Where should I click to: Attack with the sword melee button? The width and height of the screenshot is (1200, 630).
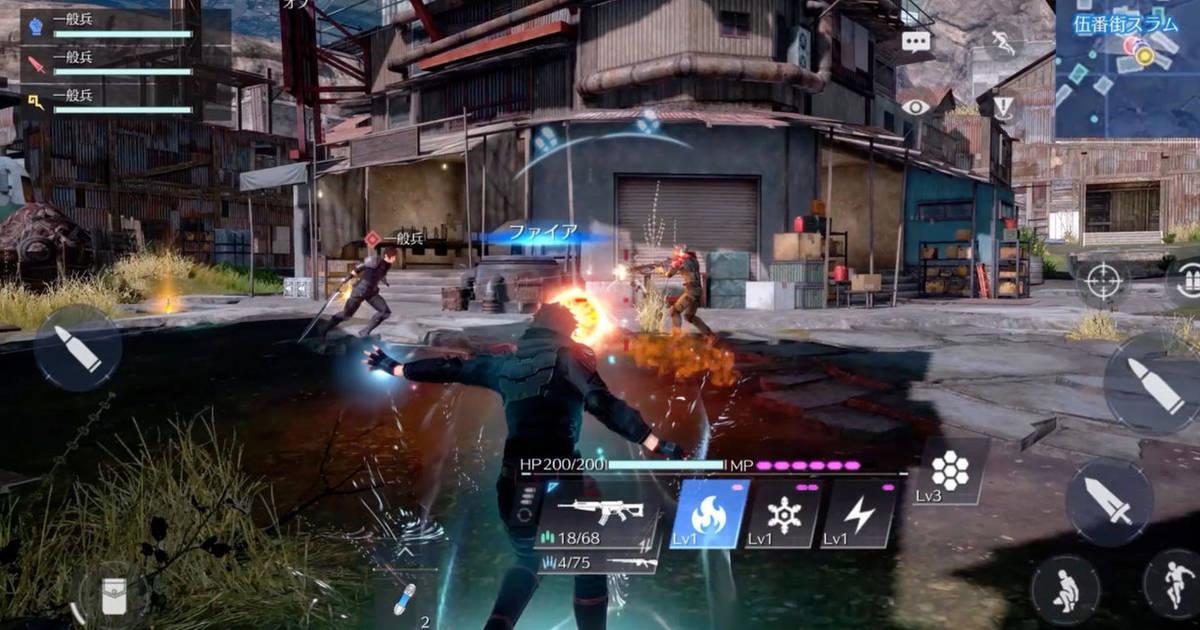click(1109, 502)
